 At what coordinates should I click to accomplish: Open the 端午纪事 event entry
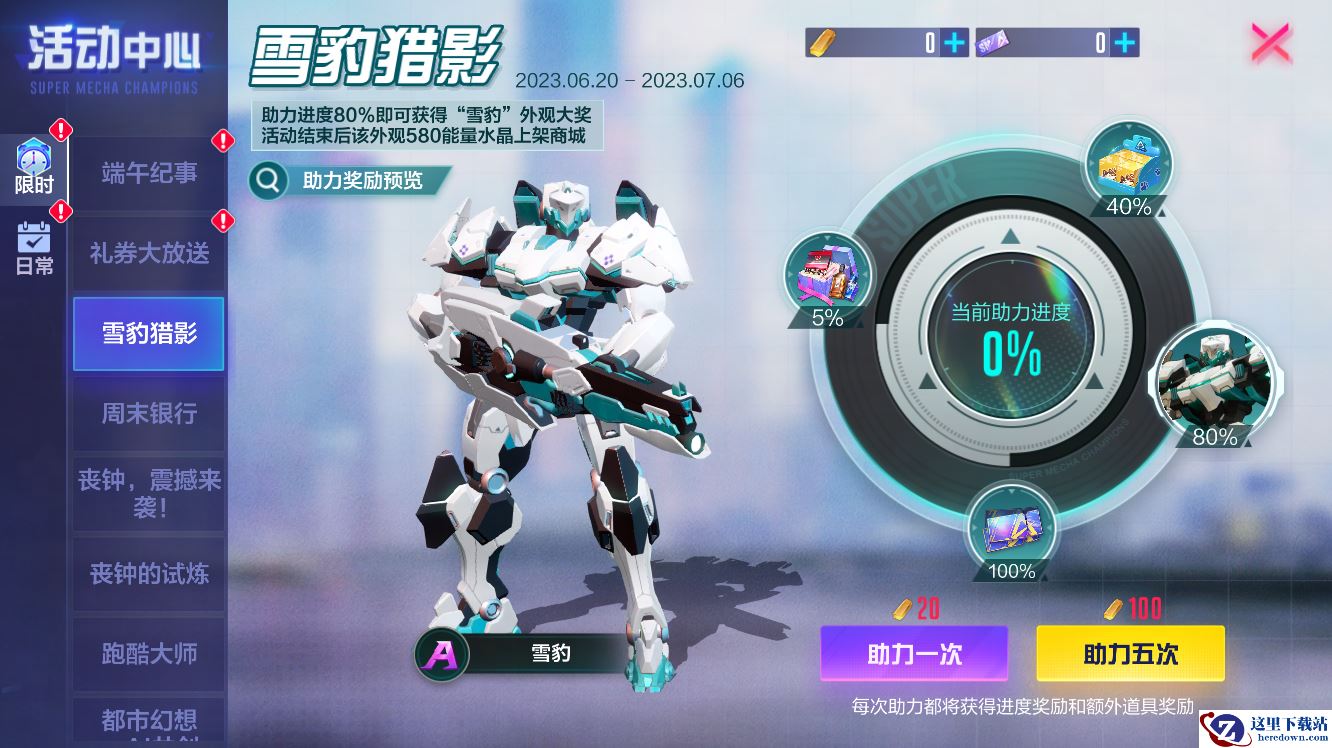[x=149, y=174]
